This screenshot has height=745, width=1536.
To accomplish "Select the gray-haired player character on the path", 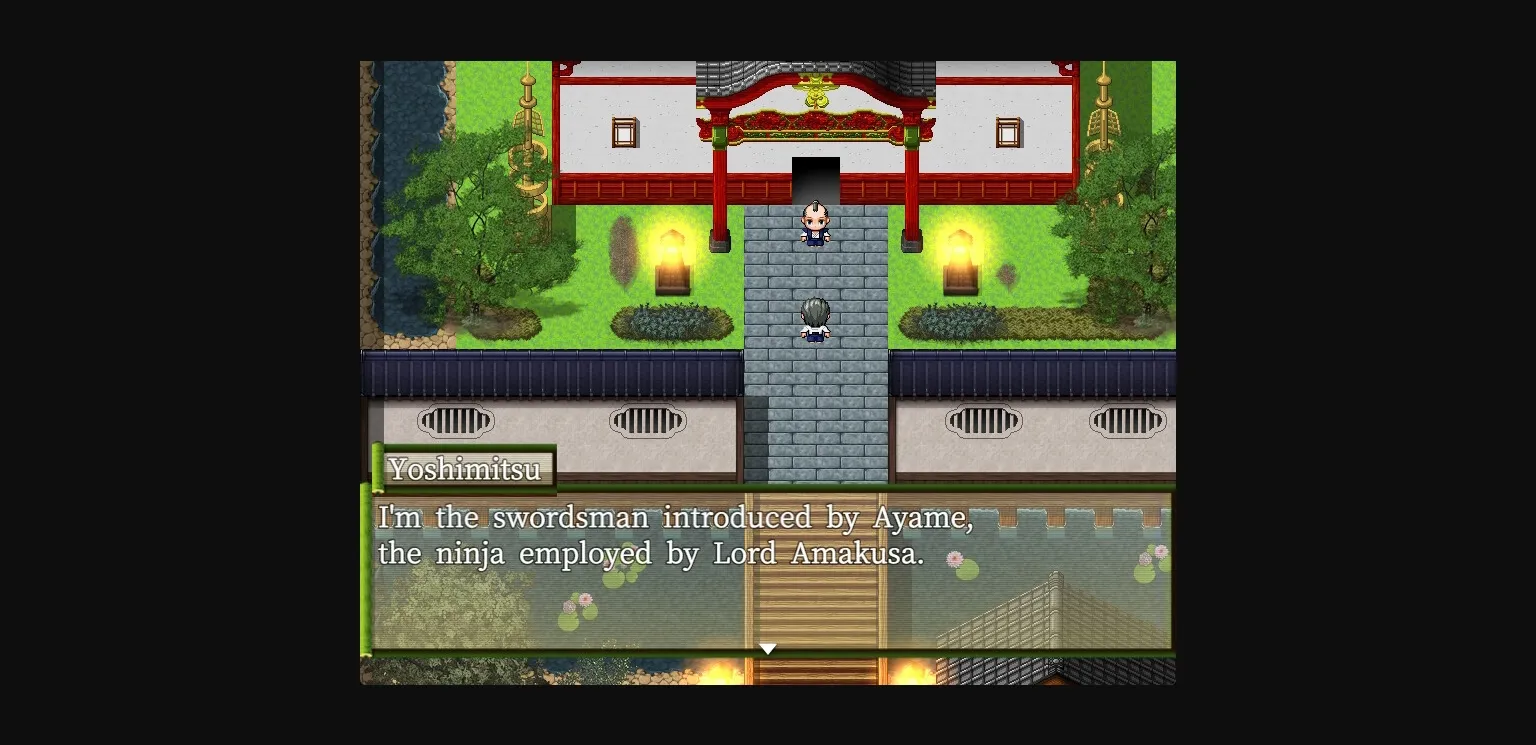I will [x=813, y=318].
